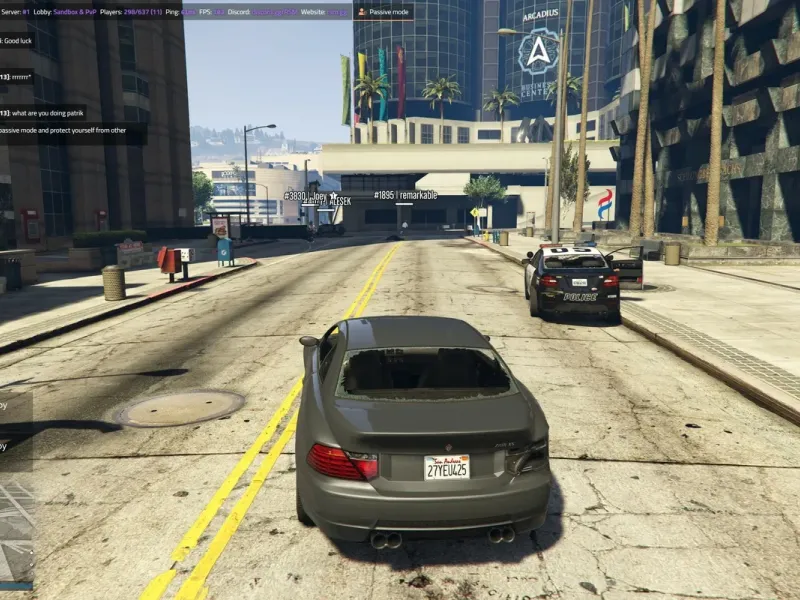Click the minimap in the corner
The height and width of the screenshot is (600, 800).
click(x=16, y=532)
